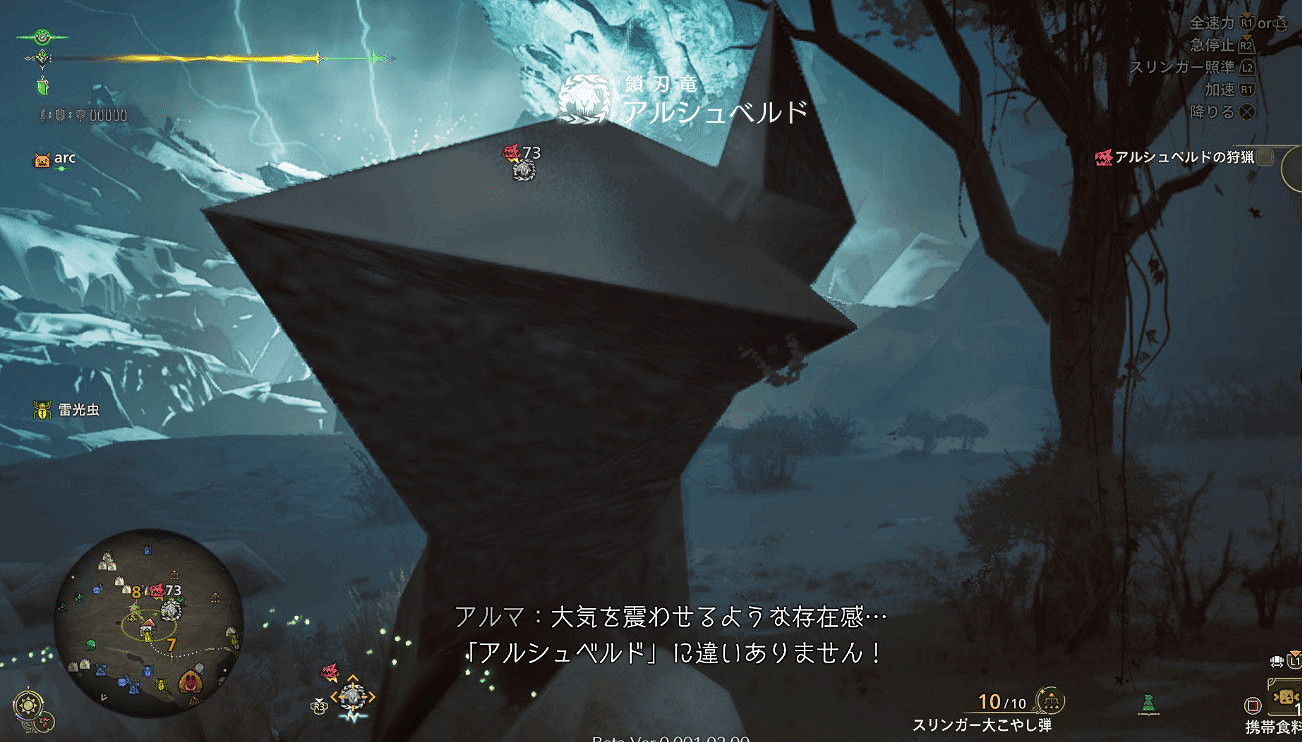
Task: Click the 雷光虫 environment creature icon
Action: 40,408
